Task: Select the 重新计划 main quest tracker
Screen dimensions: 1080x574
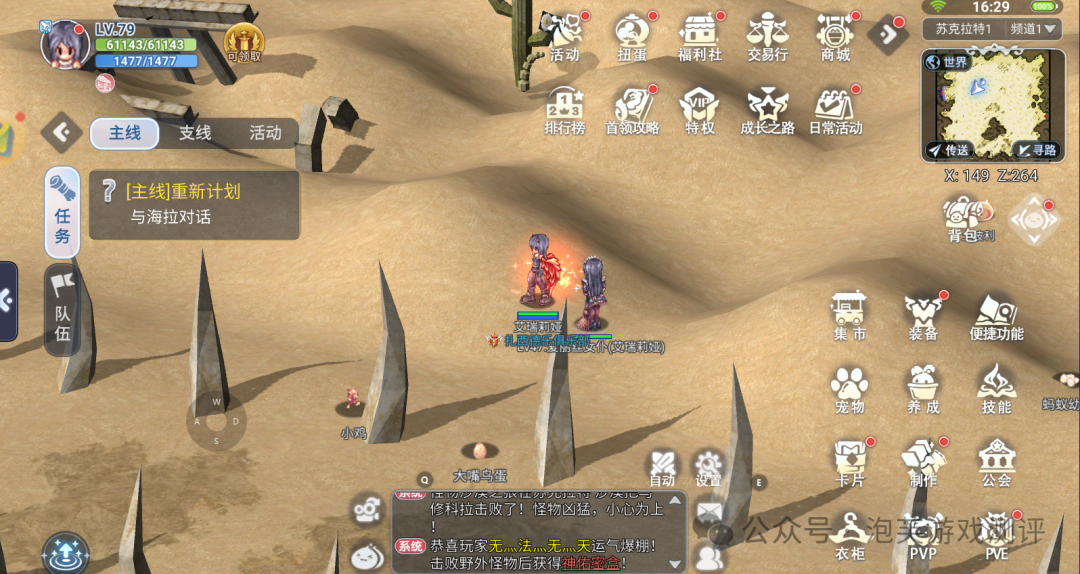Action: click(195, 204)
